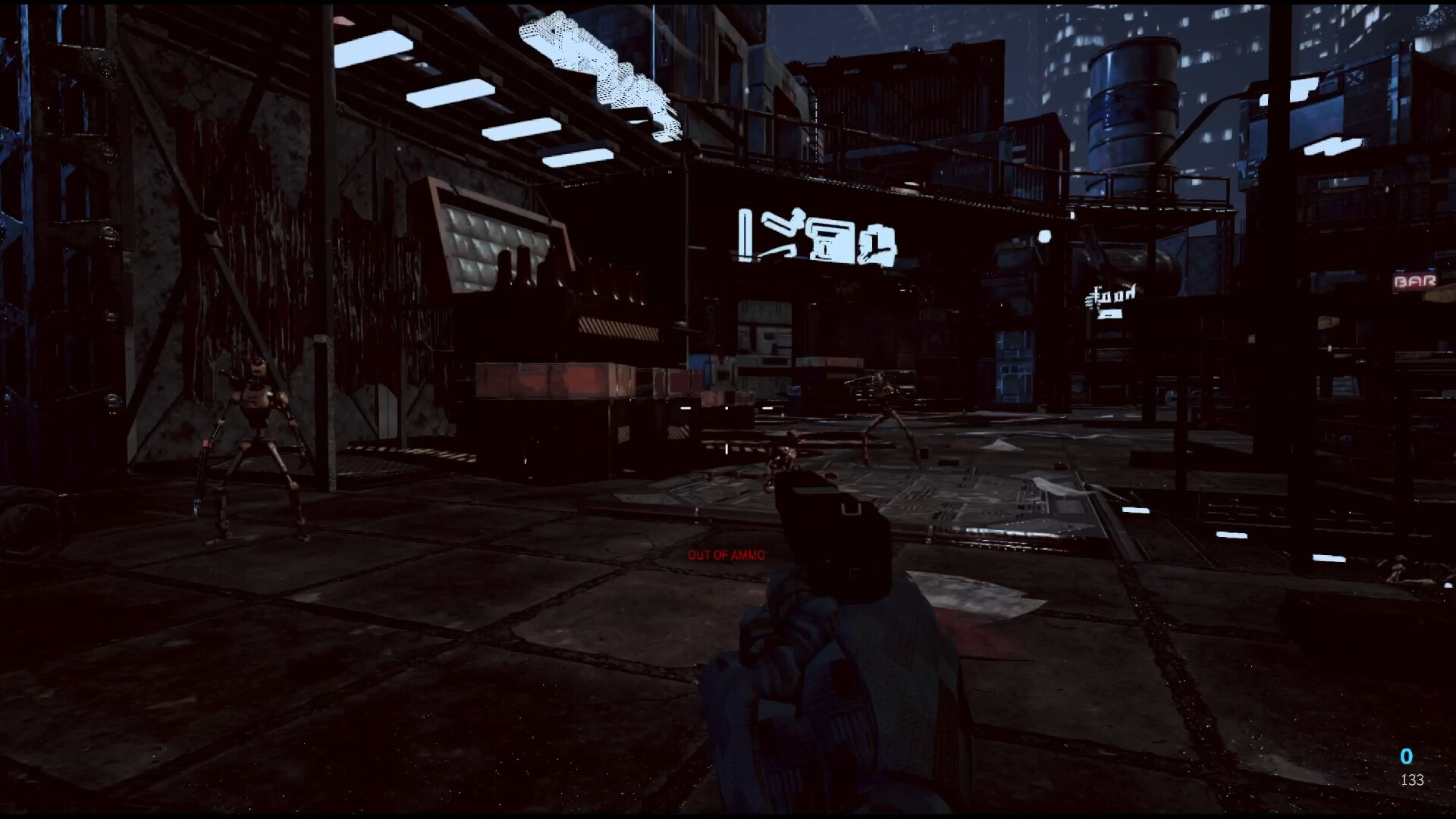Click the red 'OUT OF AMMO' warning text
This screenshot has width=1456, height=819.
click(x=726, y=555)
